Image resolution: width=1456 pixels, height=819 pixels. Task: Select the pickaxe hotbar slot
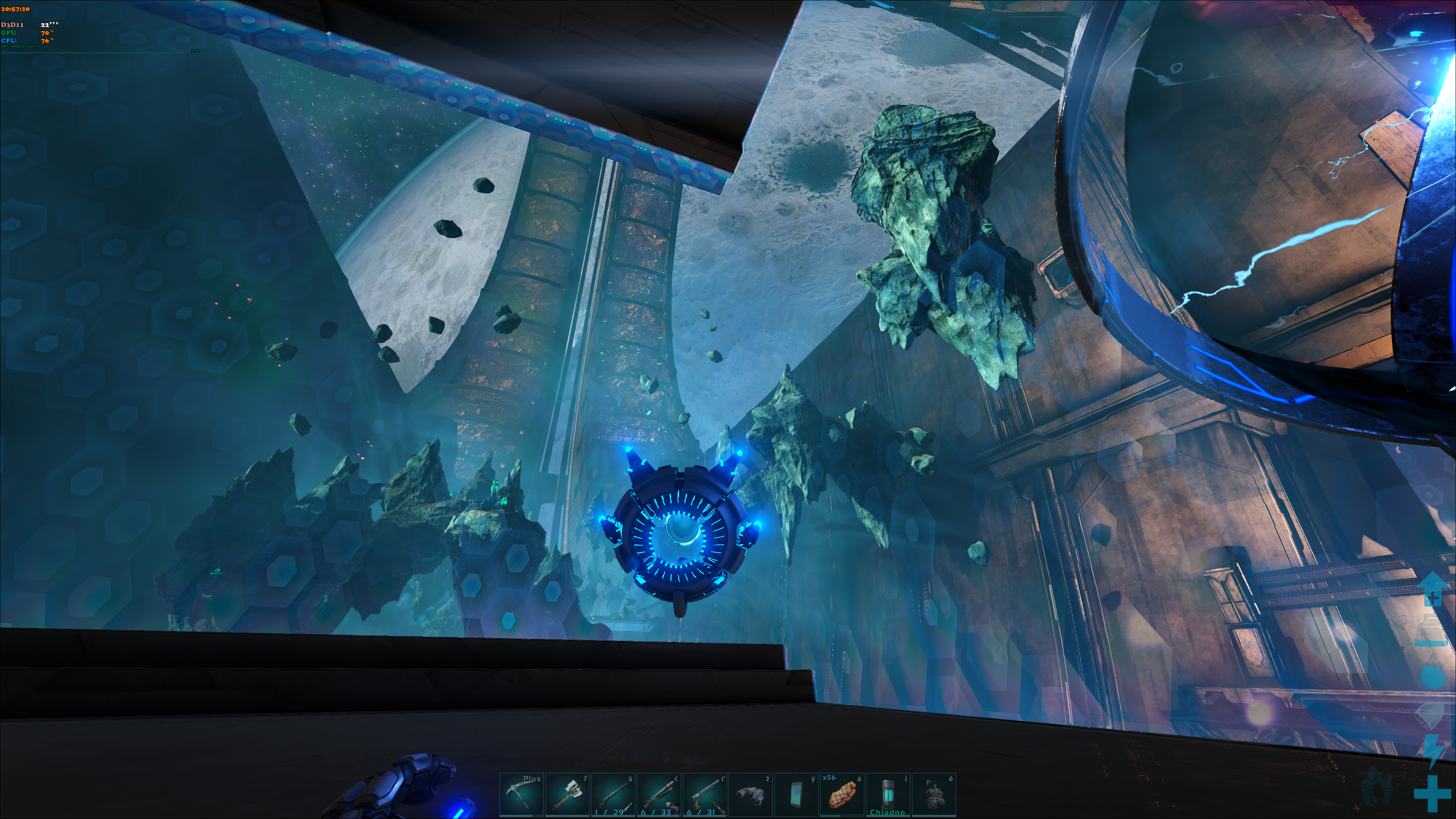point(521,795)
